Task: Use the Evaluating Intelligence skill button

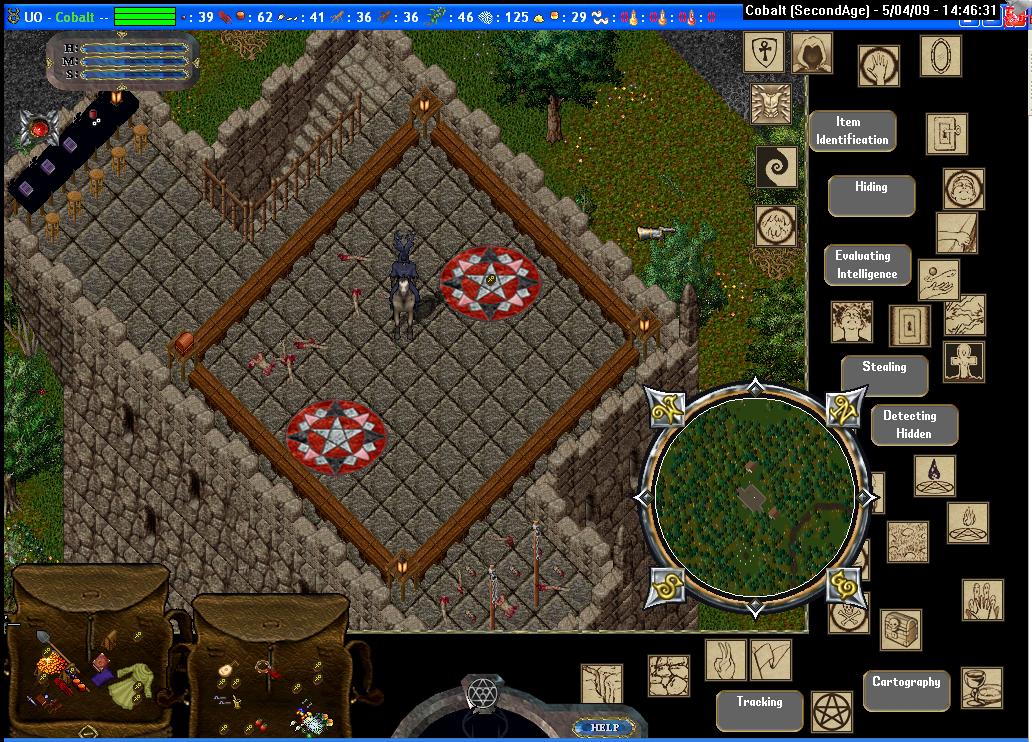Action: click(867, 266)
